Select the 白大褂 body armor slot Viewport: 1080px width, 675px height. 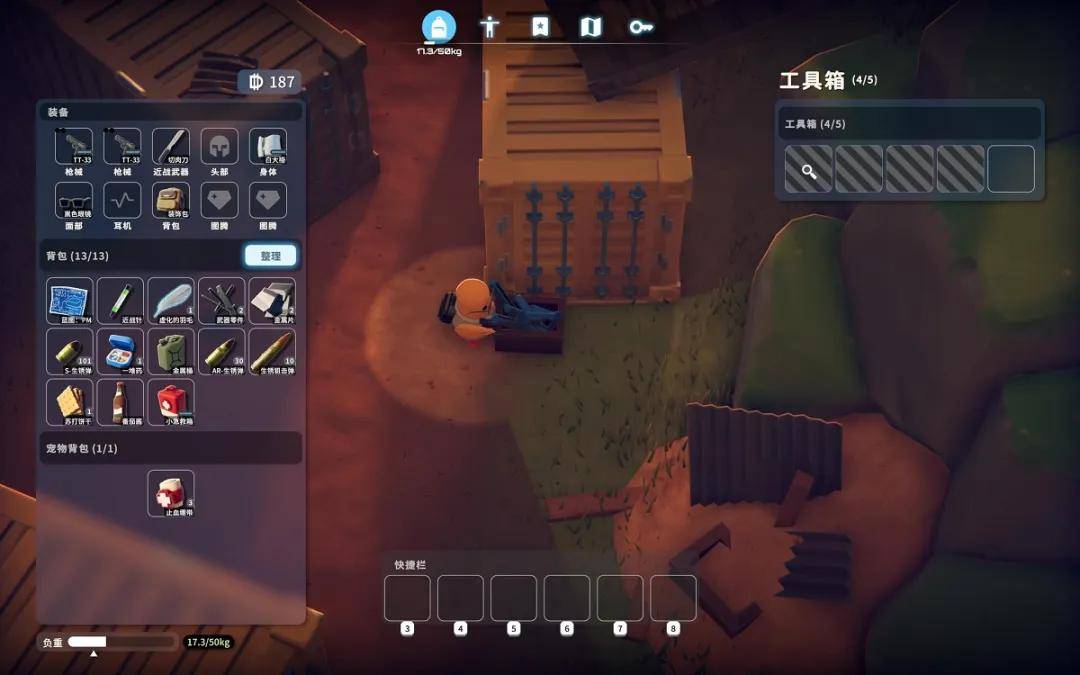pyautogui.click(x=268, y=148)
